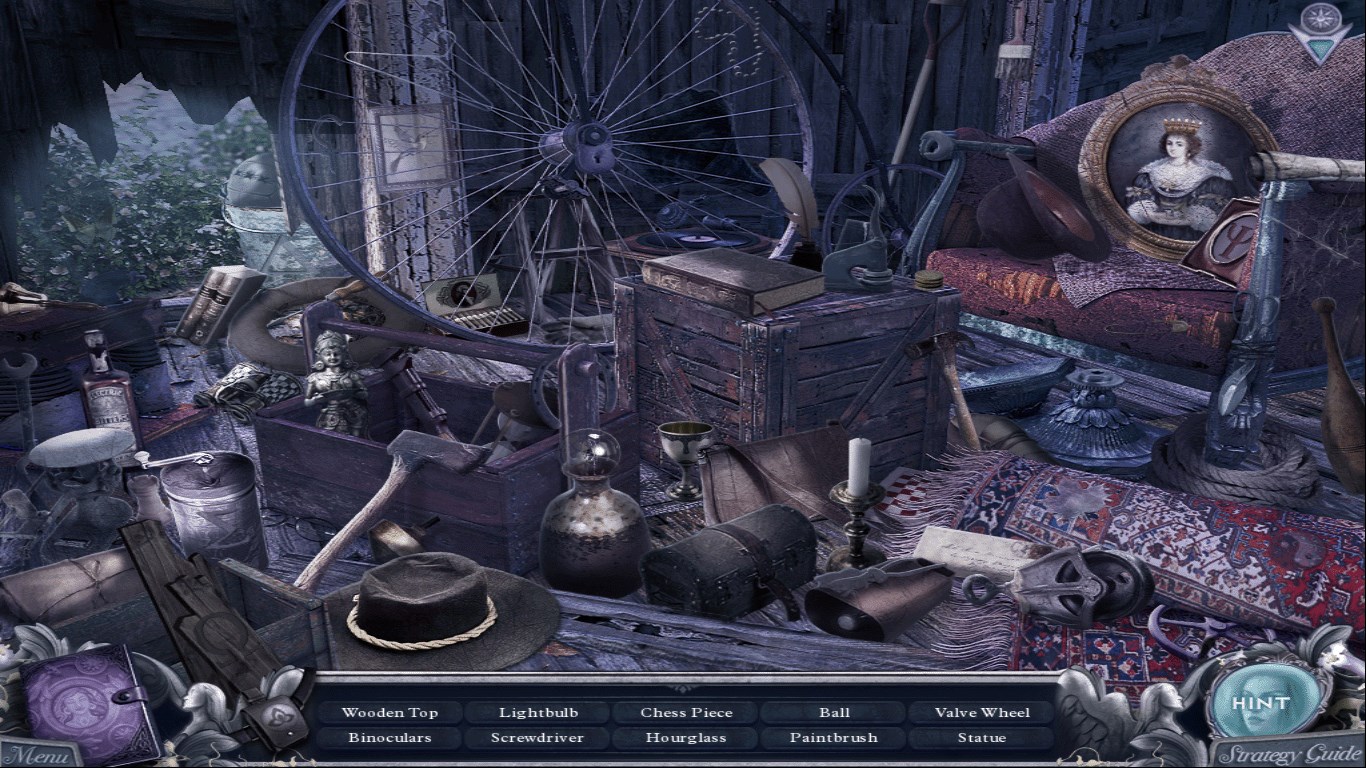Select the Ball list entry
The image size is (1366, 768).
[834, 713]
